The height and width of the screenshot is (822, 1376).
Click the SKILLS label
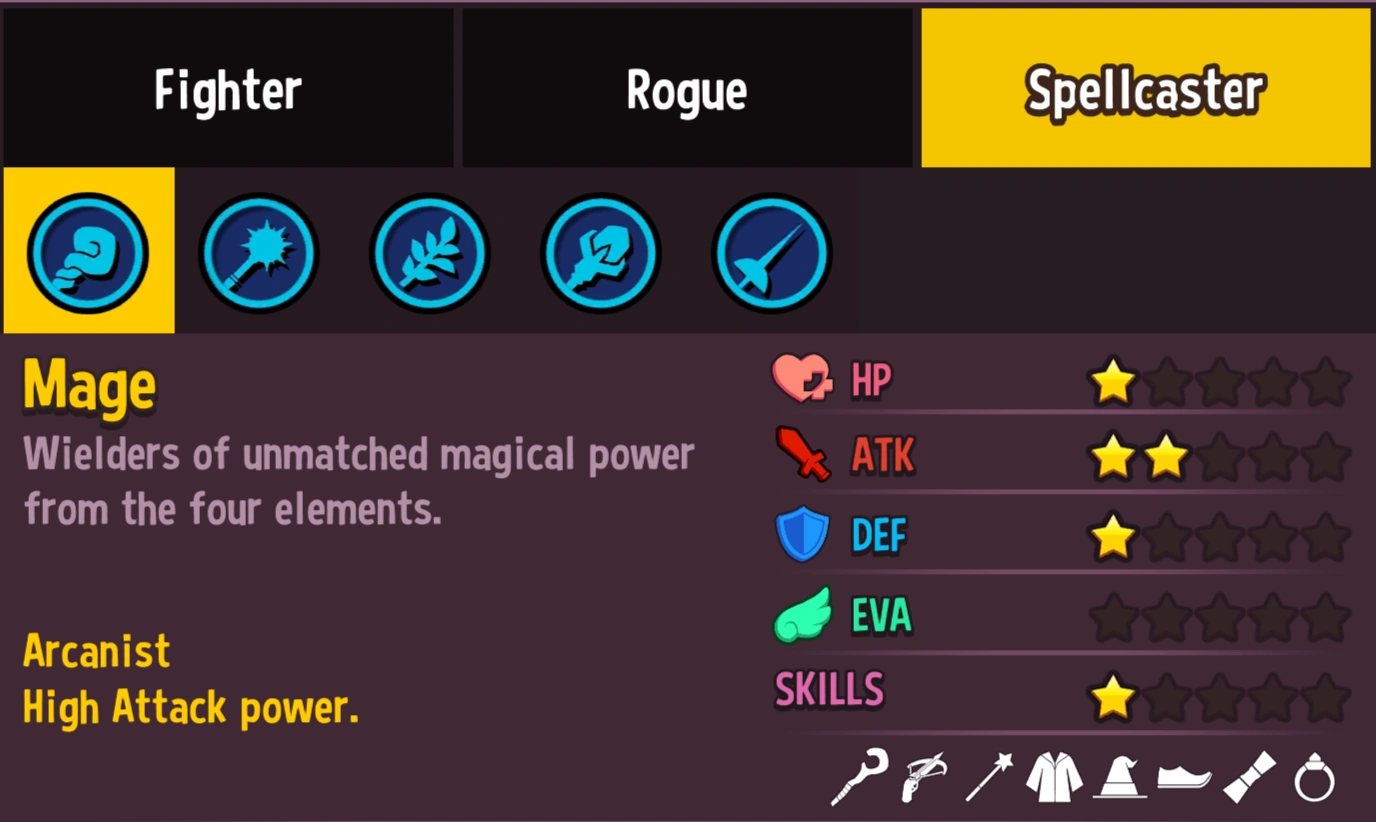click(830, 690)
